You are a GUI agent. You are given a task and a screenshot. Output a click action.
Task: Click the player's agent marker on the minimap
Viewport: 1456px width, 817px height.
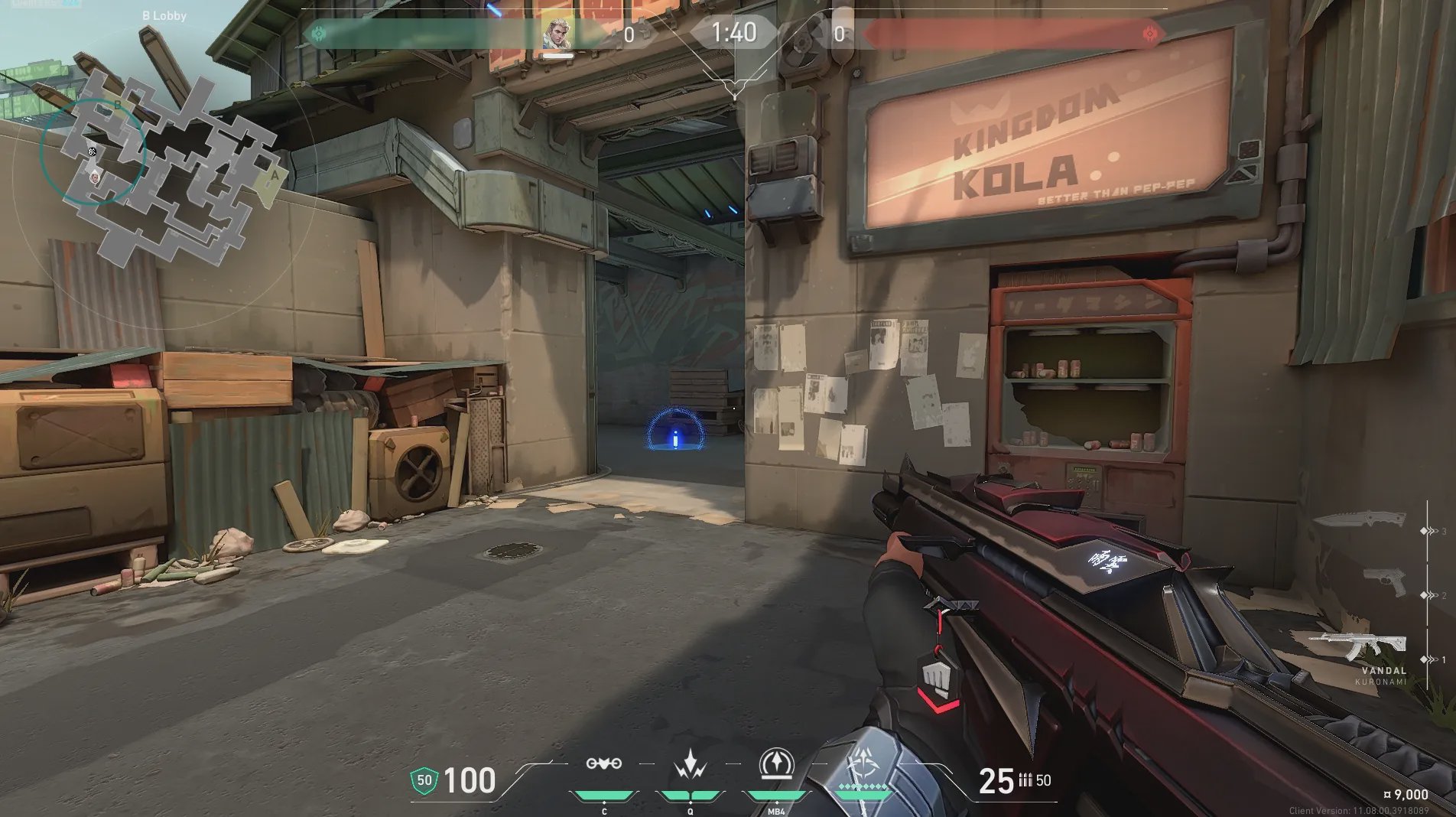pos(95,177)
